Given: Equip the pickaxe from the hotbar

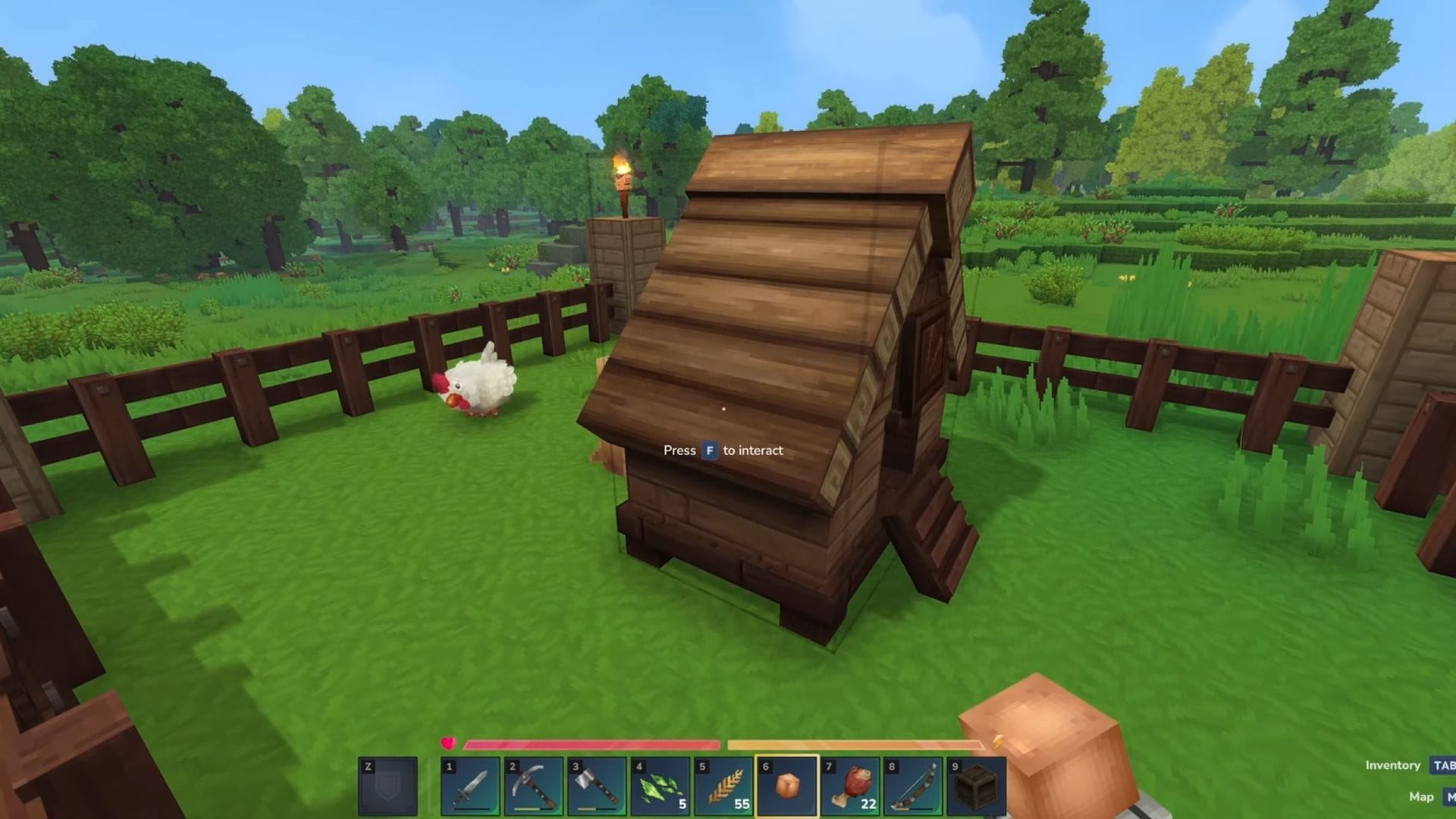Looking at the screenshot, I should click(534, 787).
